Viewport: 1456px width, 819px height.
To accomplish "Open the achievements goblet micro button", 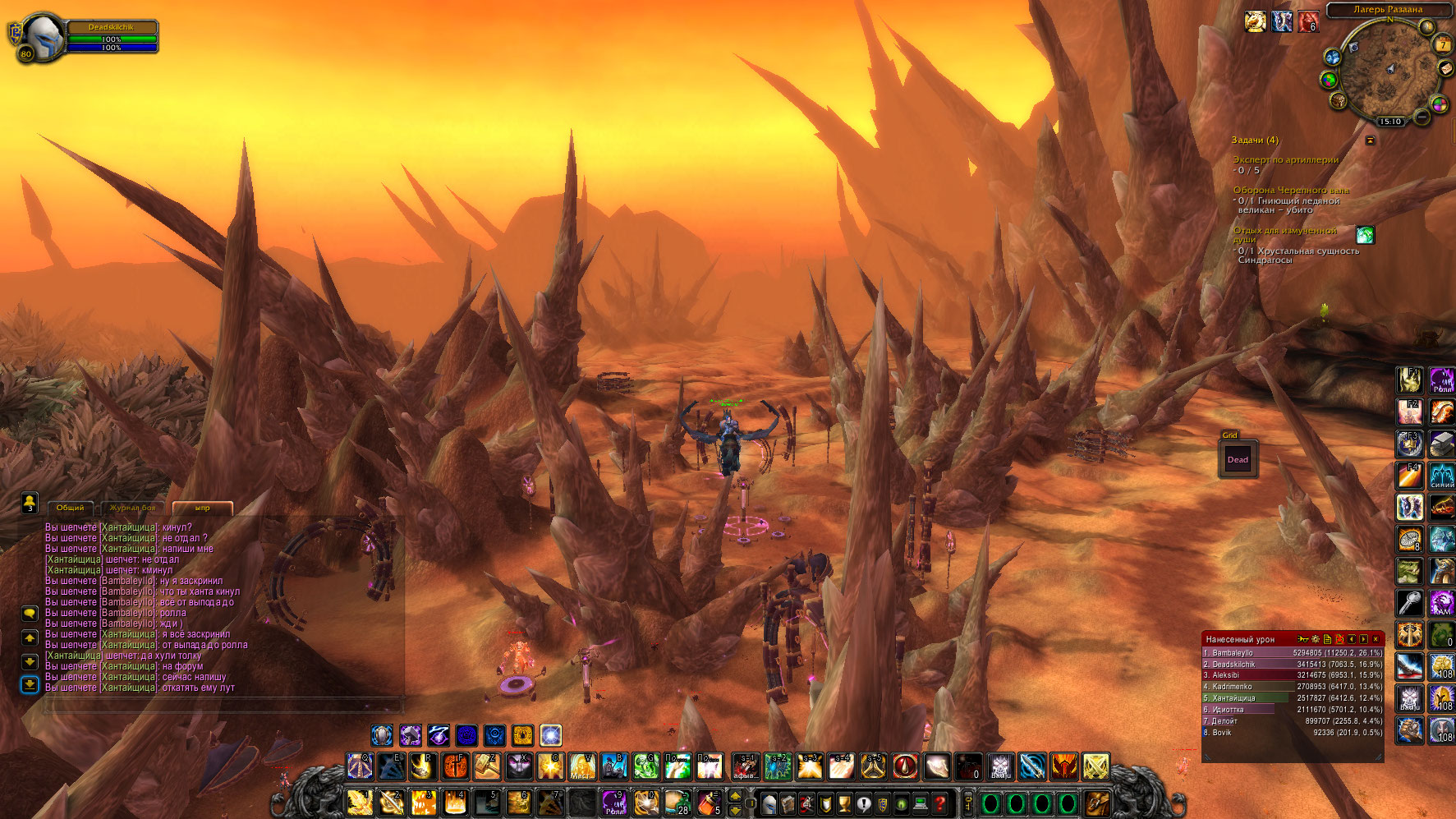I will pyautogui.click(x=844, y=803).
